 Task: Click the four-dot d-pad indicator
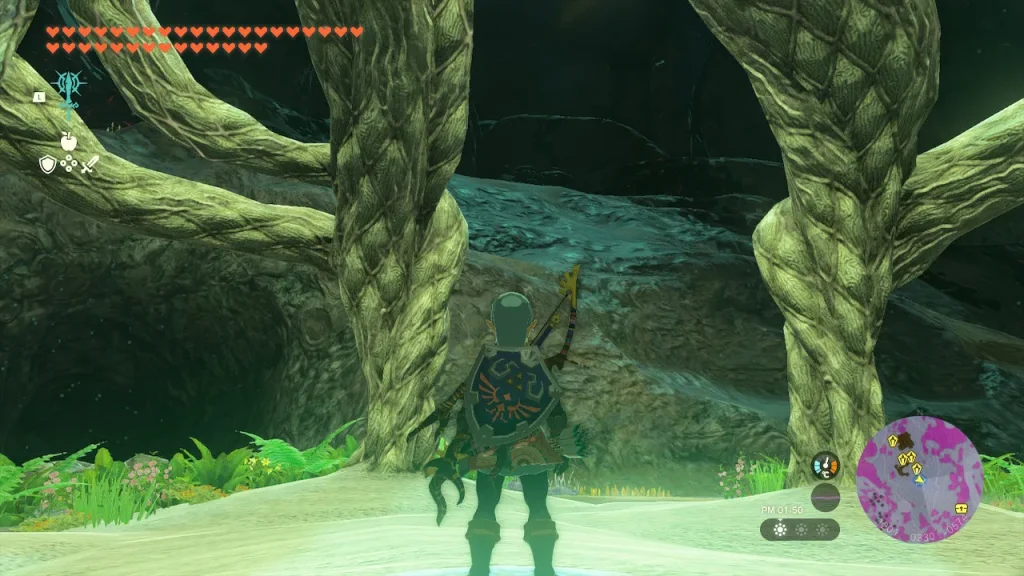click(68, 164)
